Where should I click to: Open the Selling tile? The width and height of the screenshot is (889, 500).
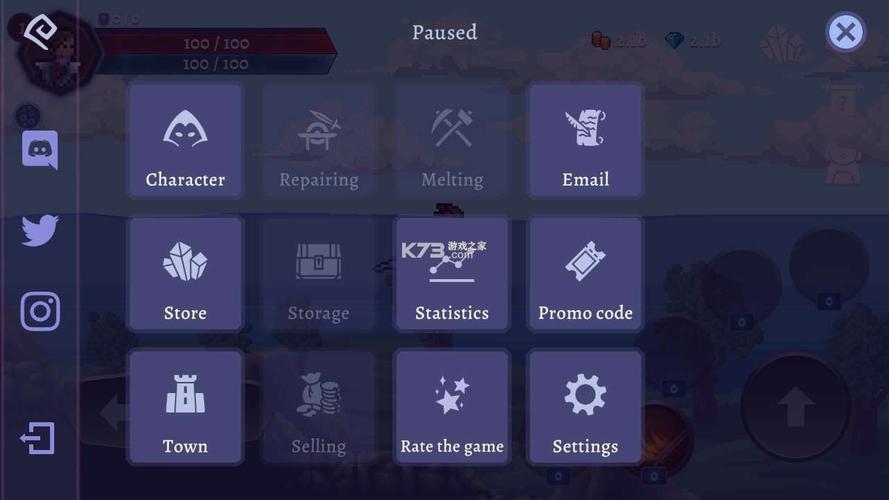click(x=318, y=407)
